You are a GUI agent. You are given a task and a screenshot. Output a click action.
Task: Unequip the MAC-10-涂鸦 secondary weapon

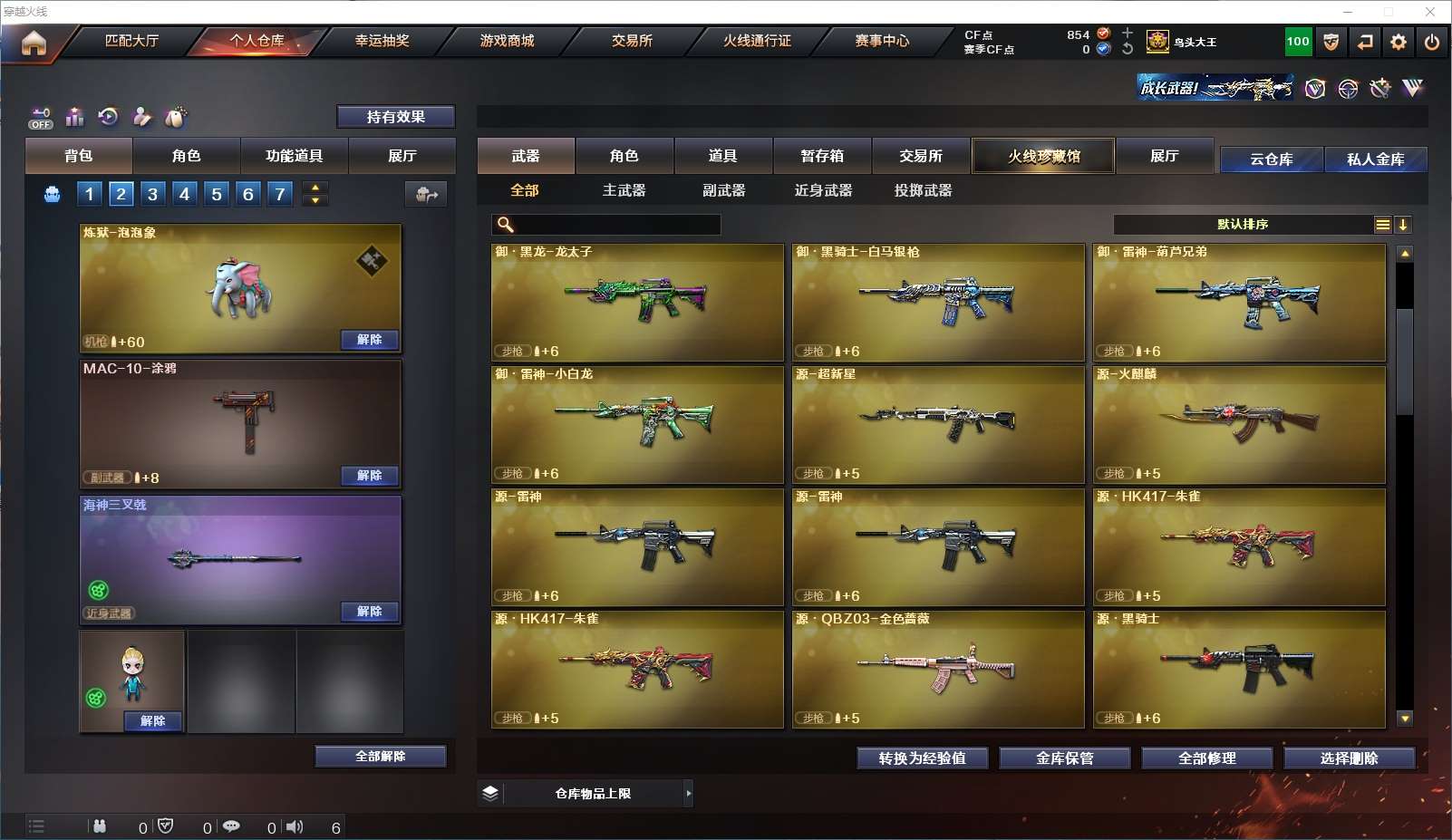(369, 476)
